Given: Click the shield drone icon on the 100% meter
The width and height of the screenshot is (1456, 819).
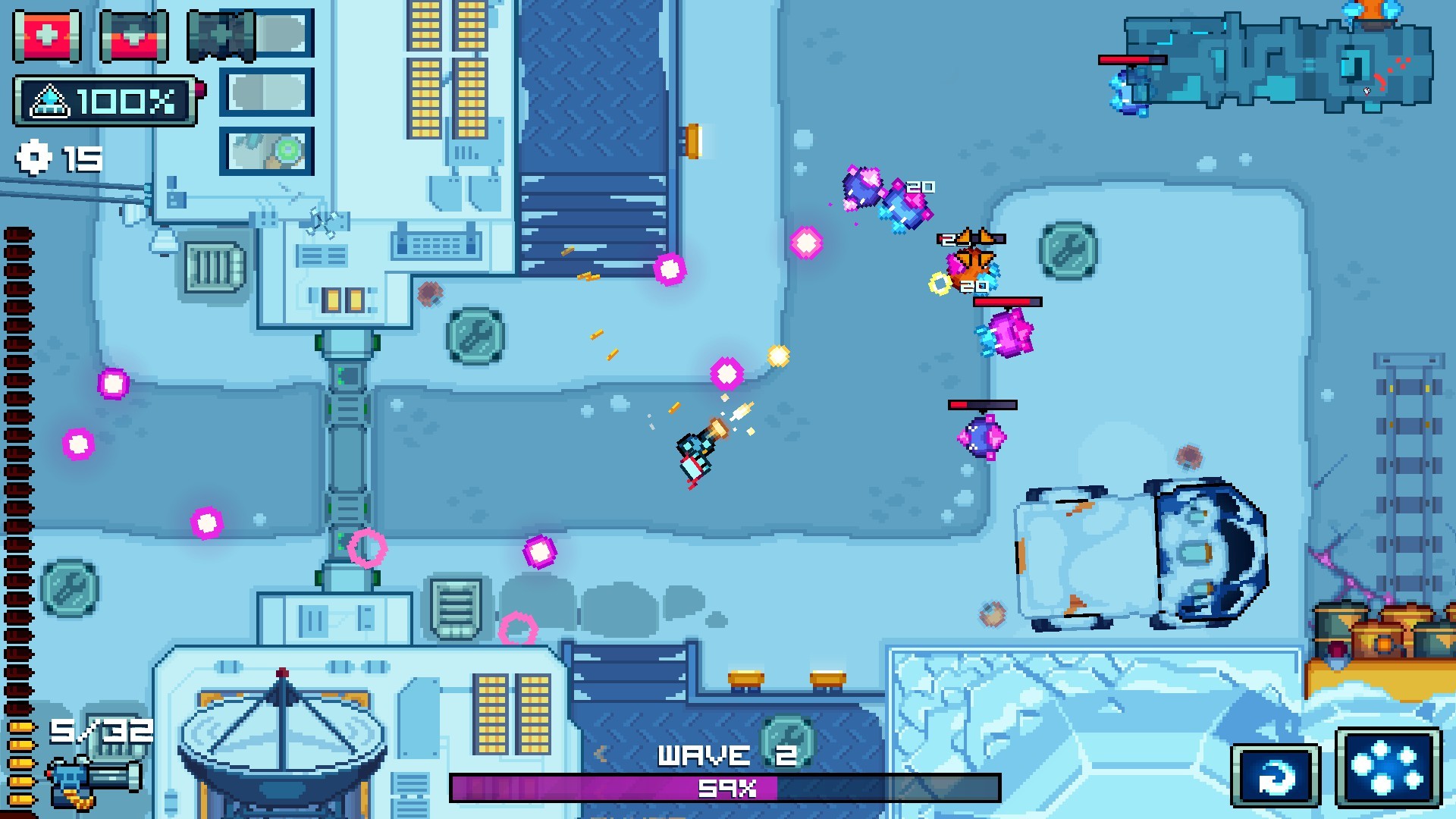Looking at the screenshot, I should 49,99.
